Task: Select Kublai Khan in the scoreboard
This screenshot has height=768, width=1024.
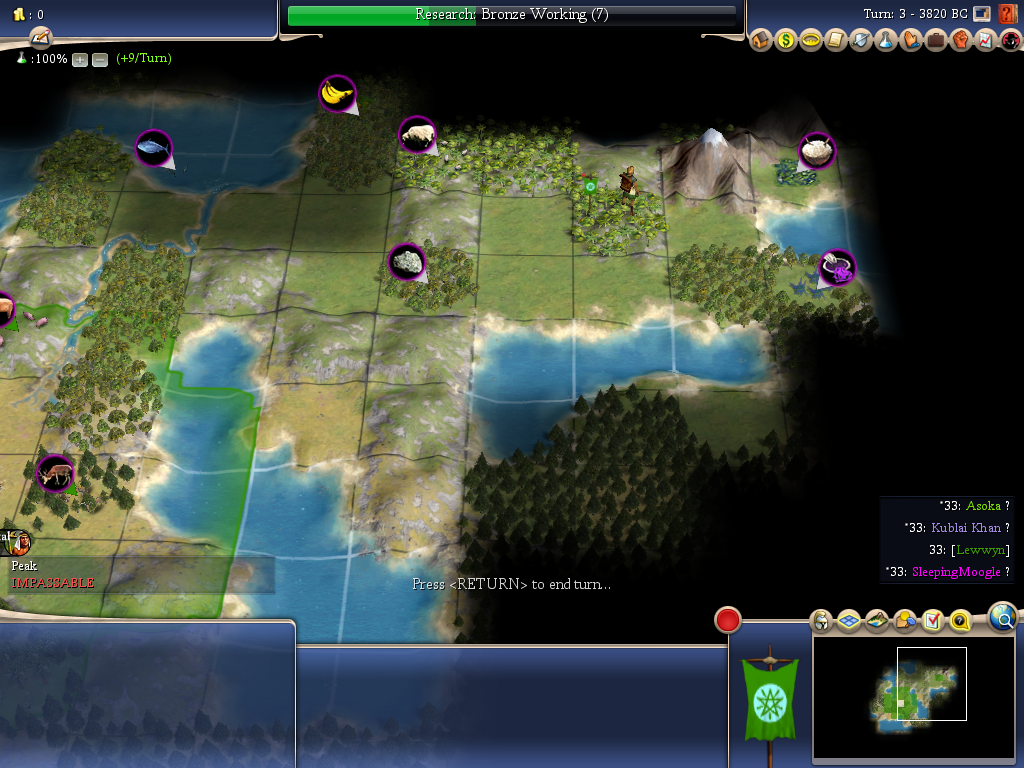Action: pos(966,528)
